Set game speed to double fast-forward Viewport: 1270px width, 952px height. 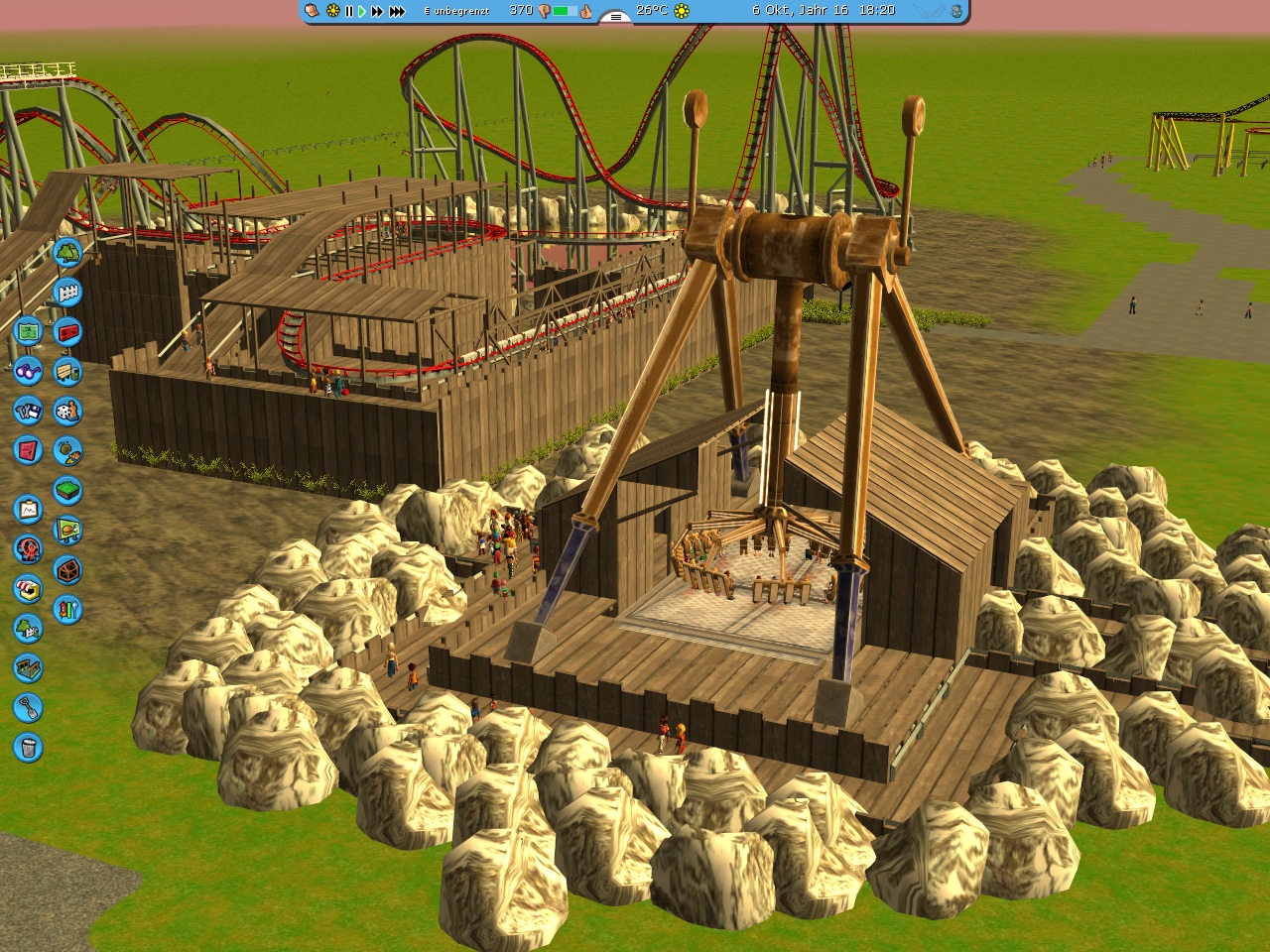pyautogui.click(x=377, y=11)
